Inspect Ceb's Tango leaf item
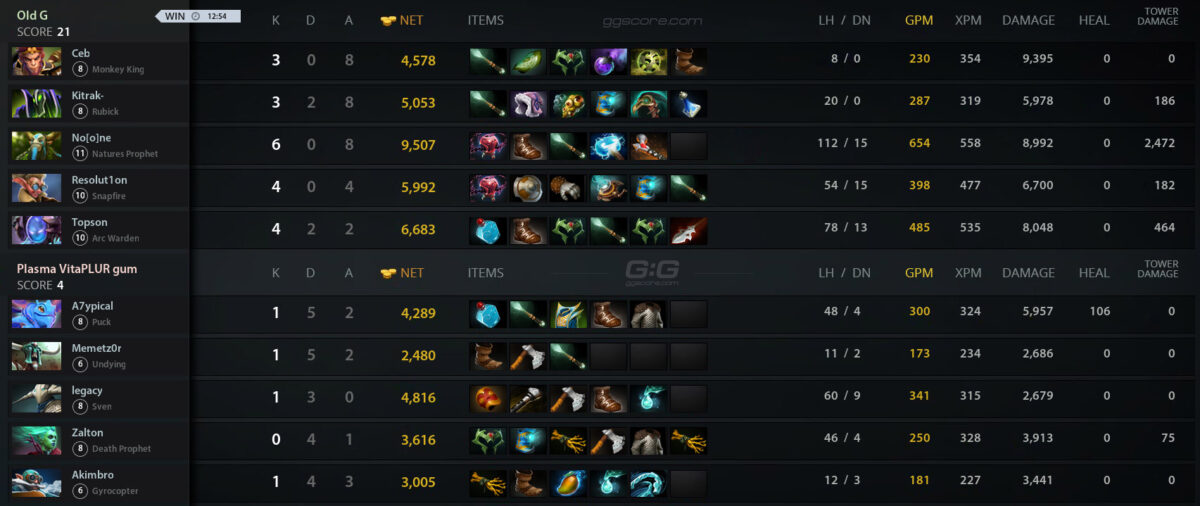Image resolution: width=1200 pixels, height=506 pixels. [x=528, y=61]
